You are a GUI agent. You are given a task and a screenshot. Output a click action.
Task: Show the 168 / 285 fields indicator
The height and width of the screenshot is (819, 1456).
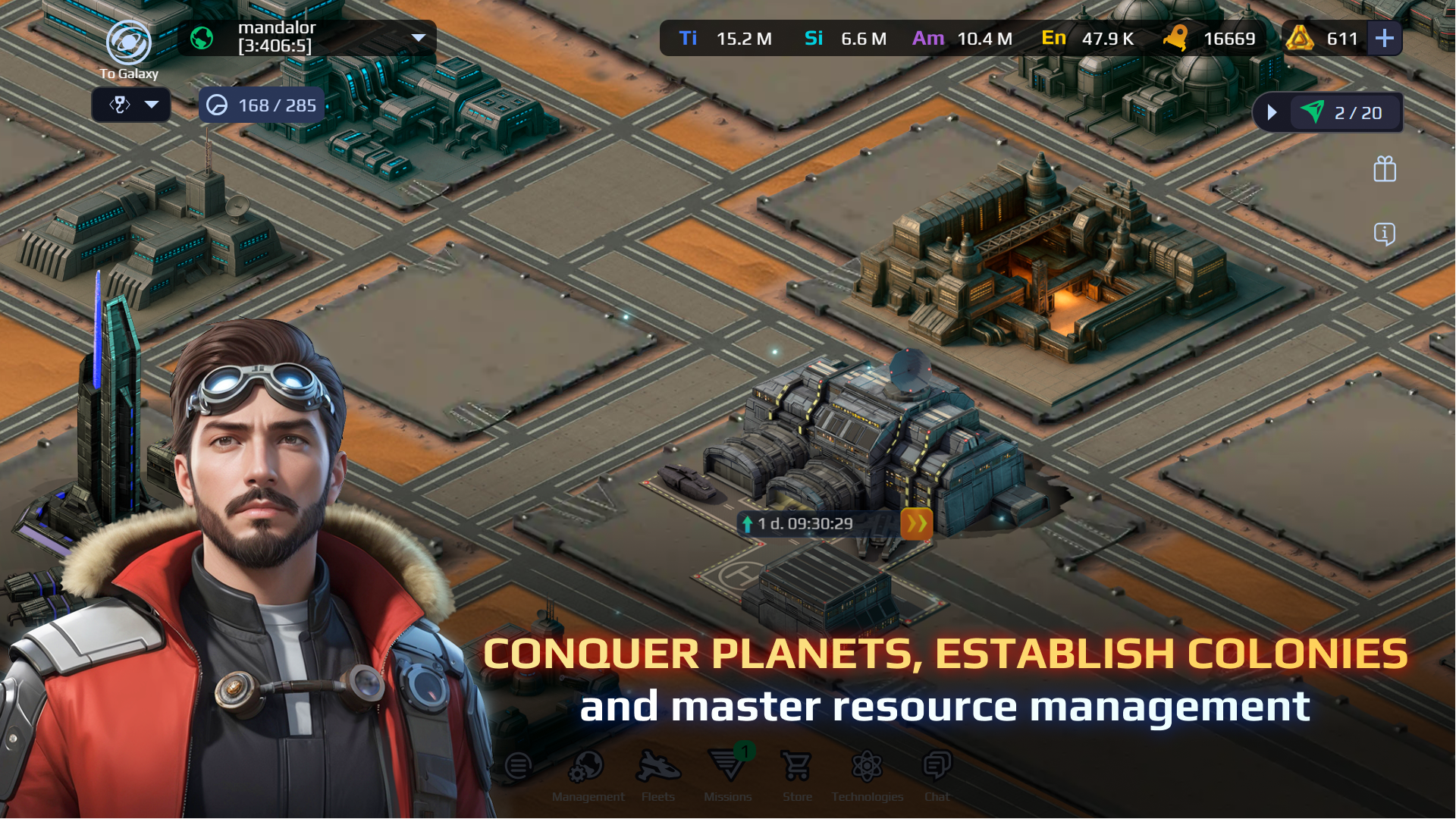(262, 105)
